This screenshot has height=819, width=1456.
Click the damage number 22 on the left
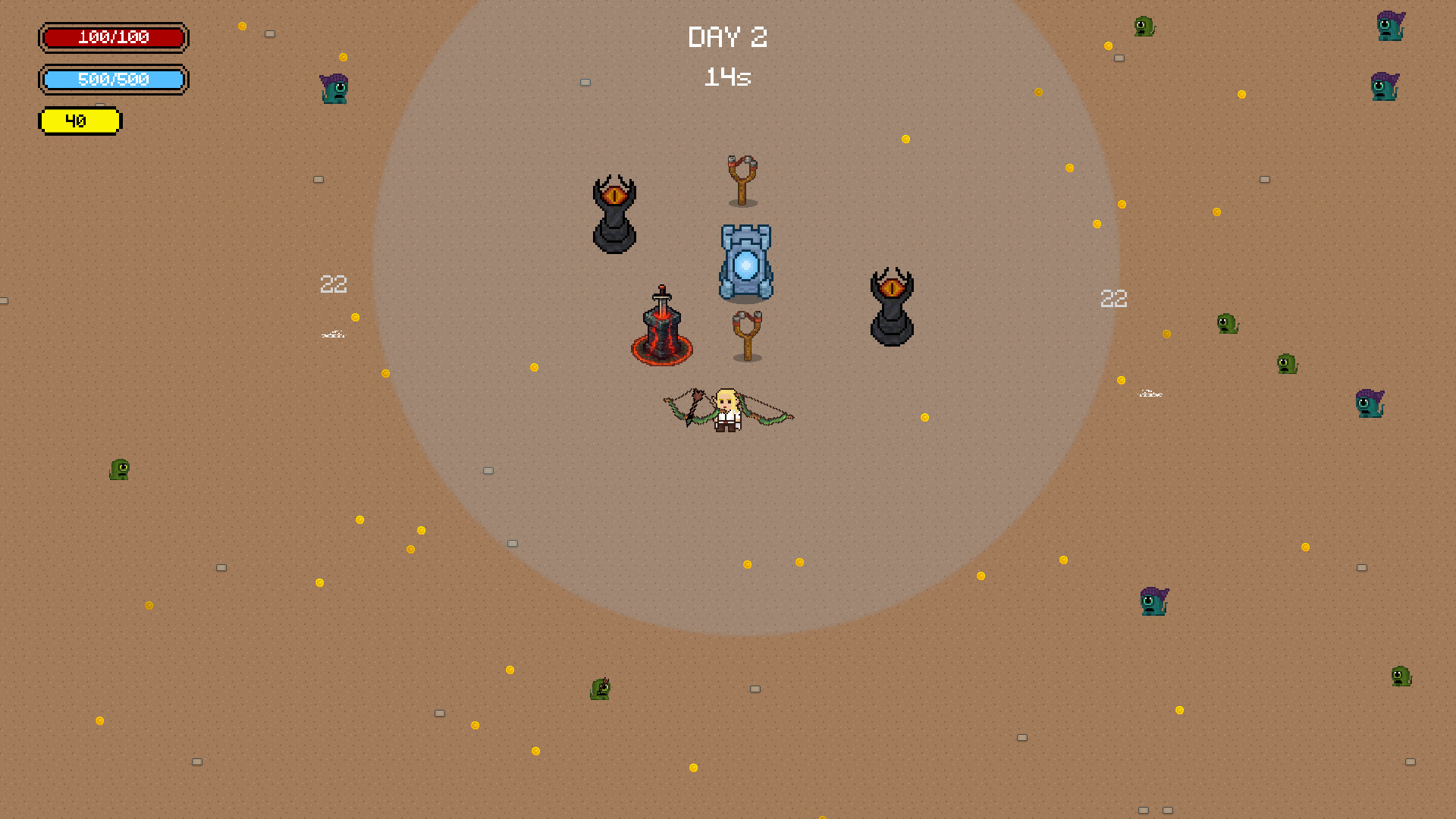click(x=333, y=284)
